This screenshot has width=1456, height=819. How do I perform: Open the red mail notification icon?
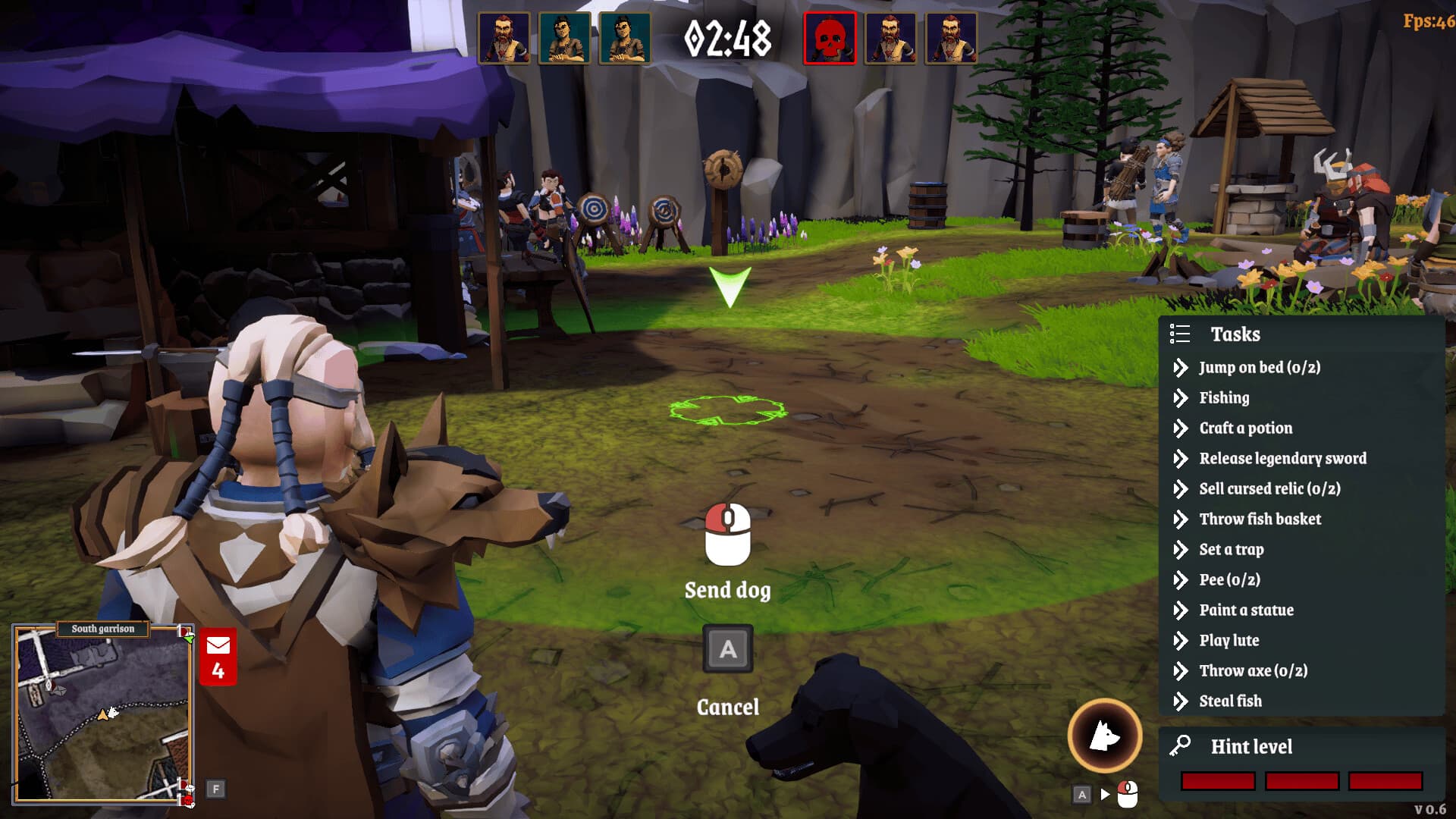click(218, 656)
